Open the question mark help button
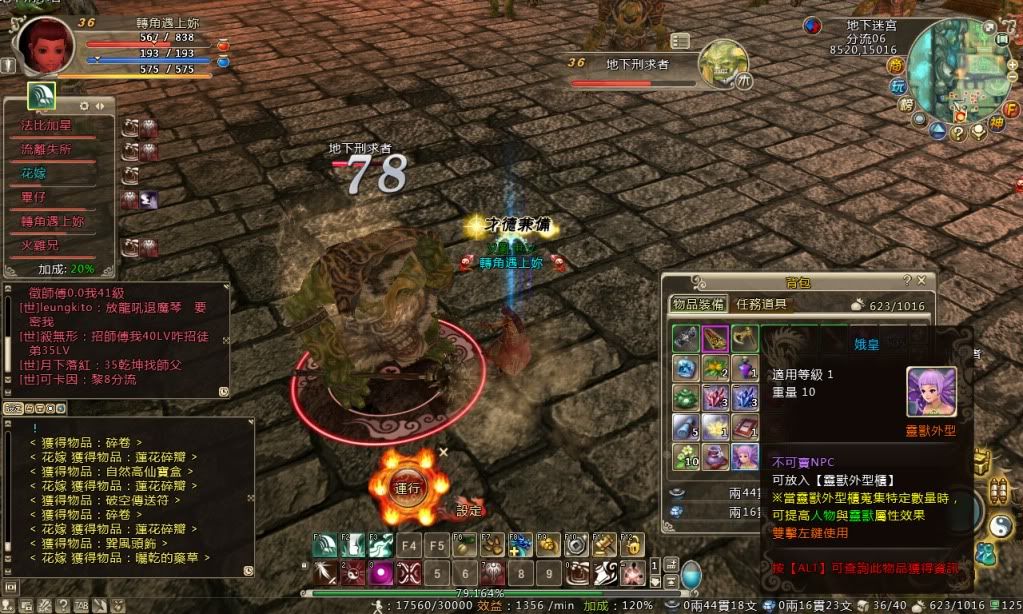1023x614 pixels. click(957, 132)
